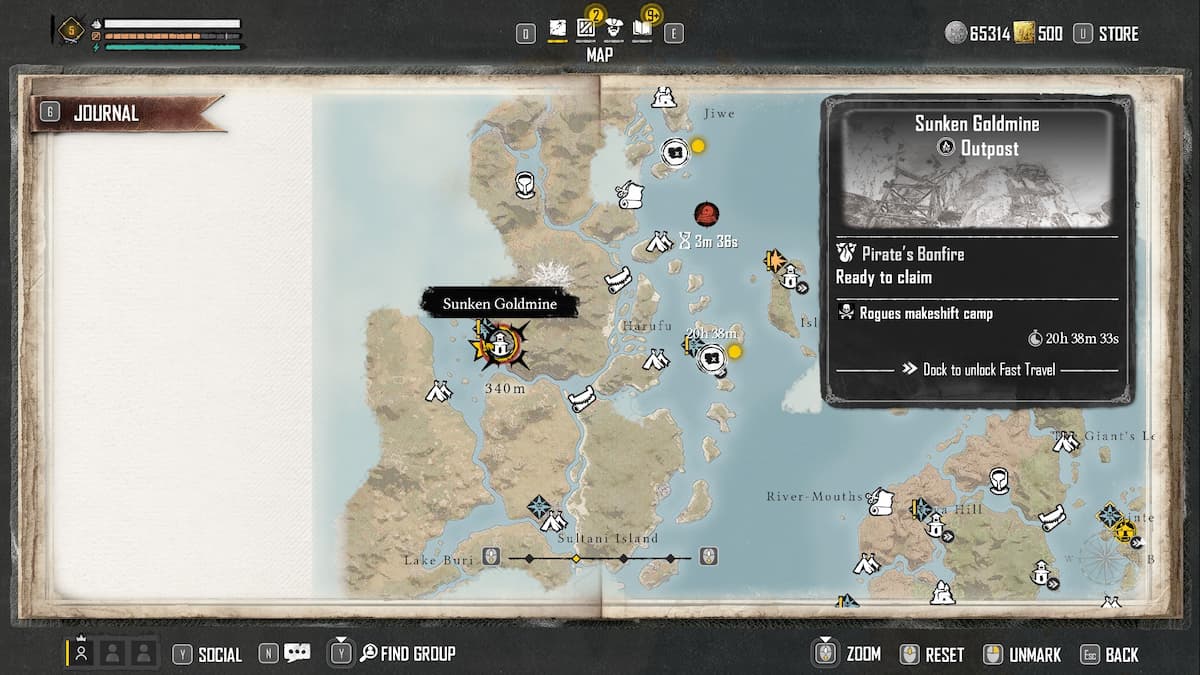Click the compass marker above Sultani Island
1200x675 pixels.
click(x=539, y=505)
